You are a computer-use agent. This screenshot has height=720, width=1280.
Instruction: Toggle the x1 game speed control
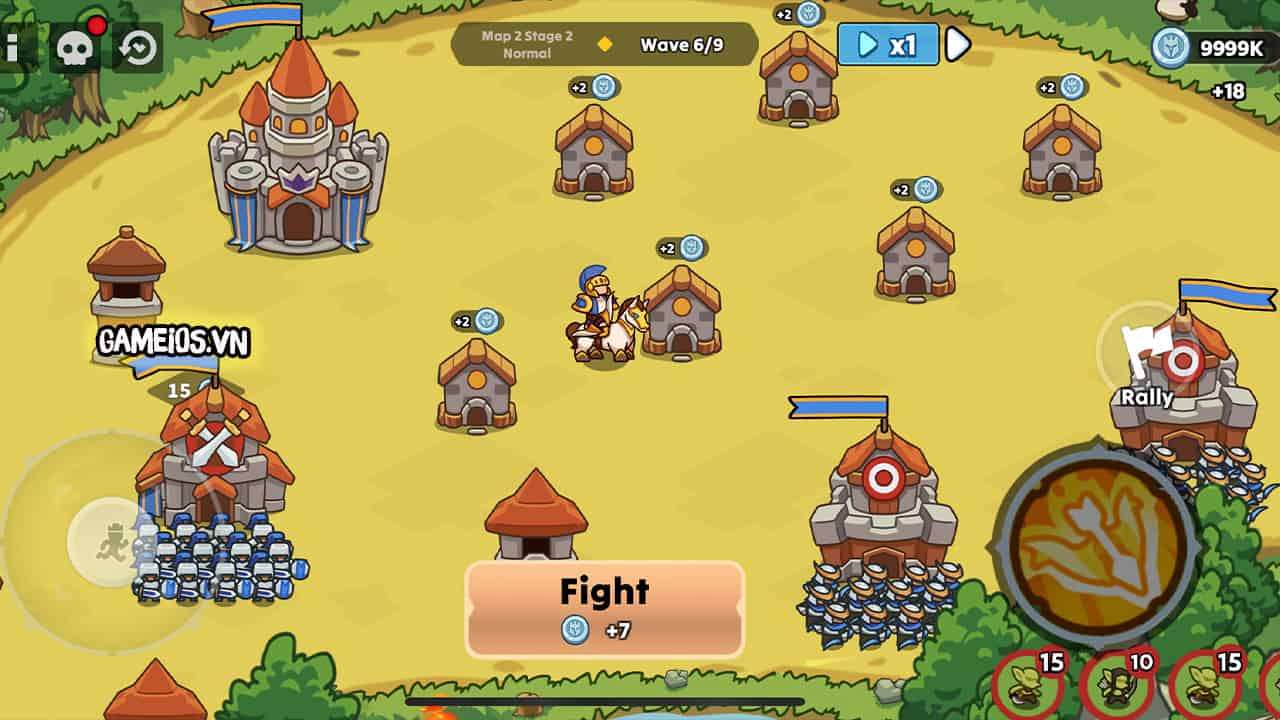(886, 45)
